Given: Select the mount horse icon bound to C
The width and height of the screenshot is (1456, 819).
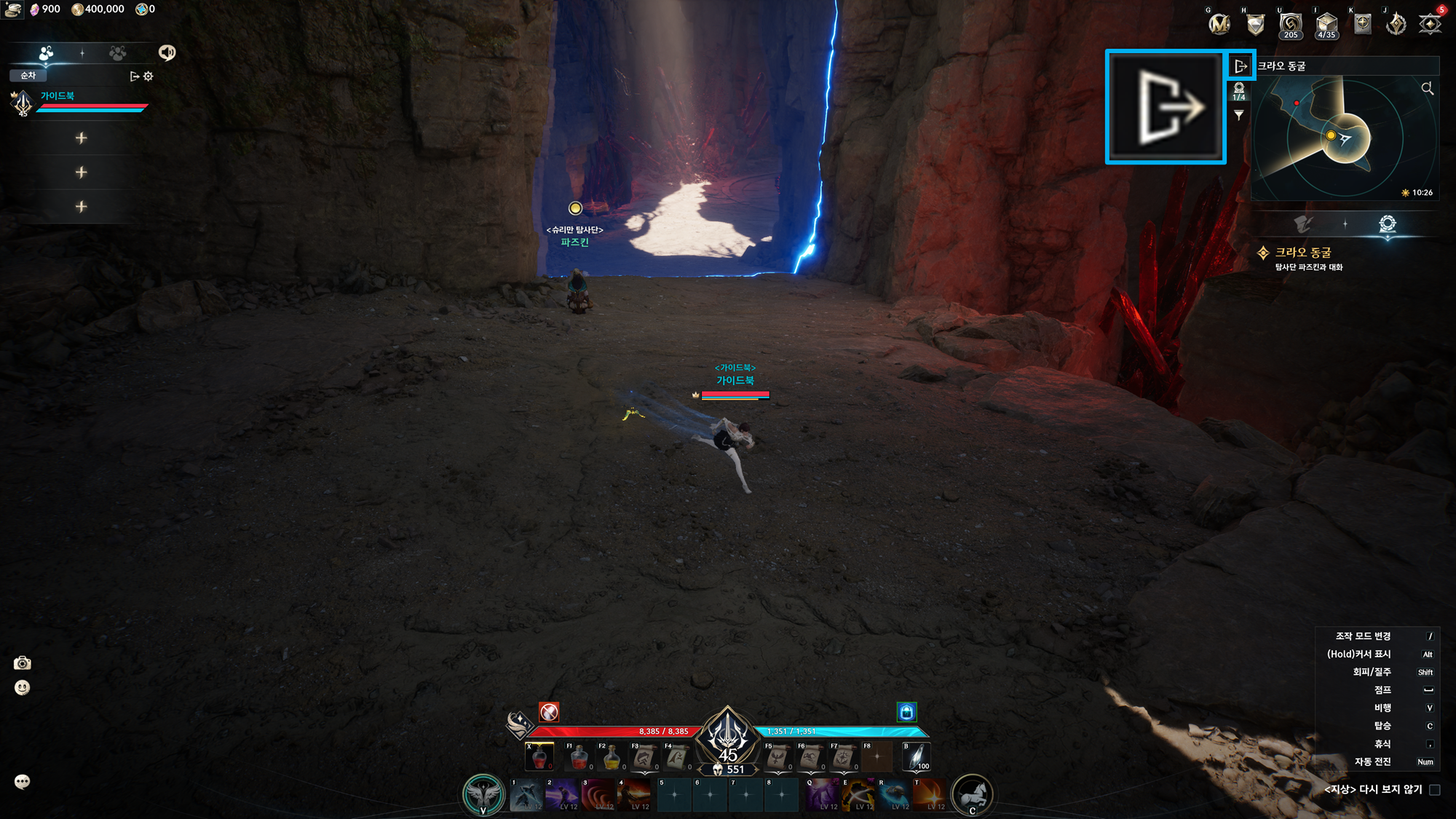Looking at the screenshot, I should 974,794.
